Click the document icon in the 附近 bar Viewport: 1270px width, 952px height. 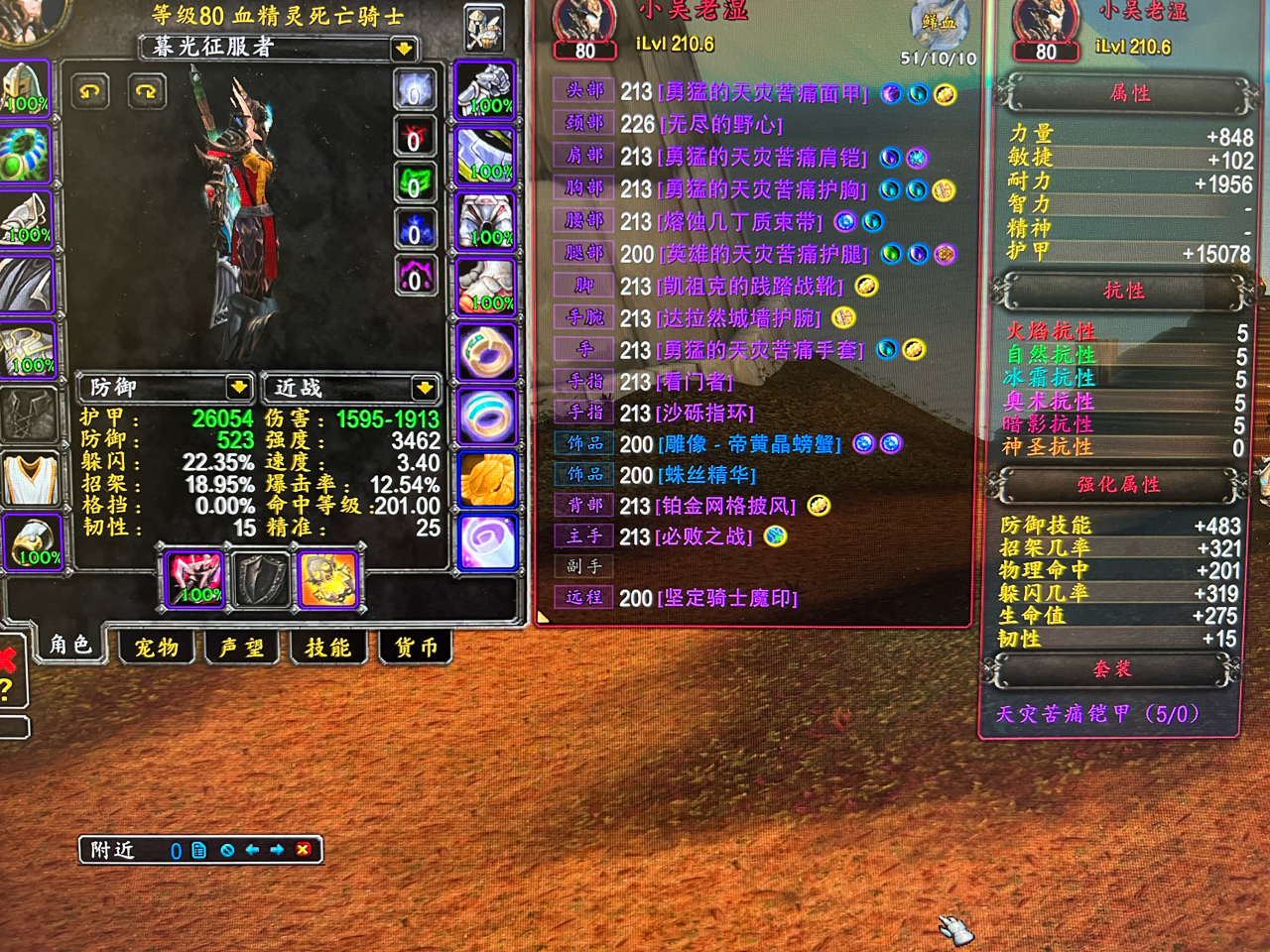point(199,850)
